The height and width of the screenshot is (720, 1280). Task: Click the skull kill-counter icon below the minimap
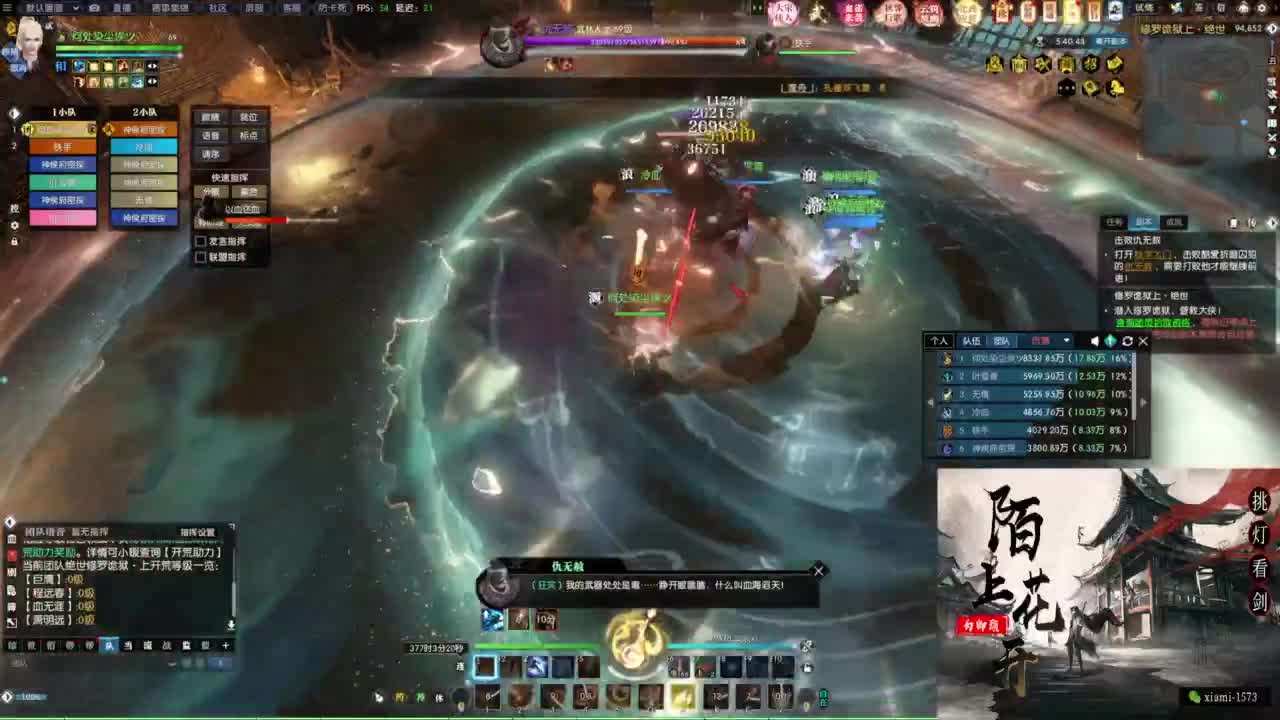click(1066, 88)
